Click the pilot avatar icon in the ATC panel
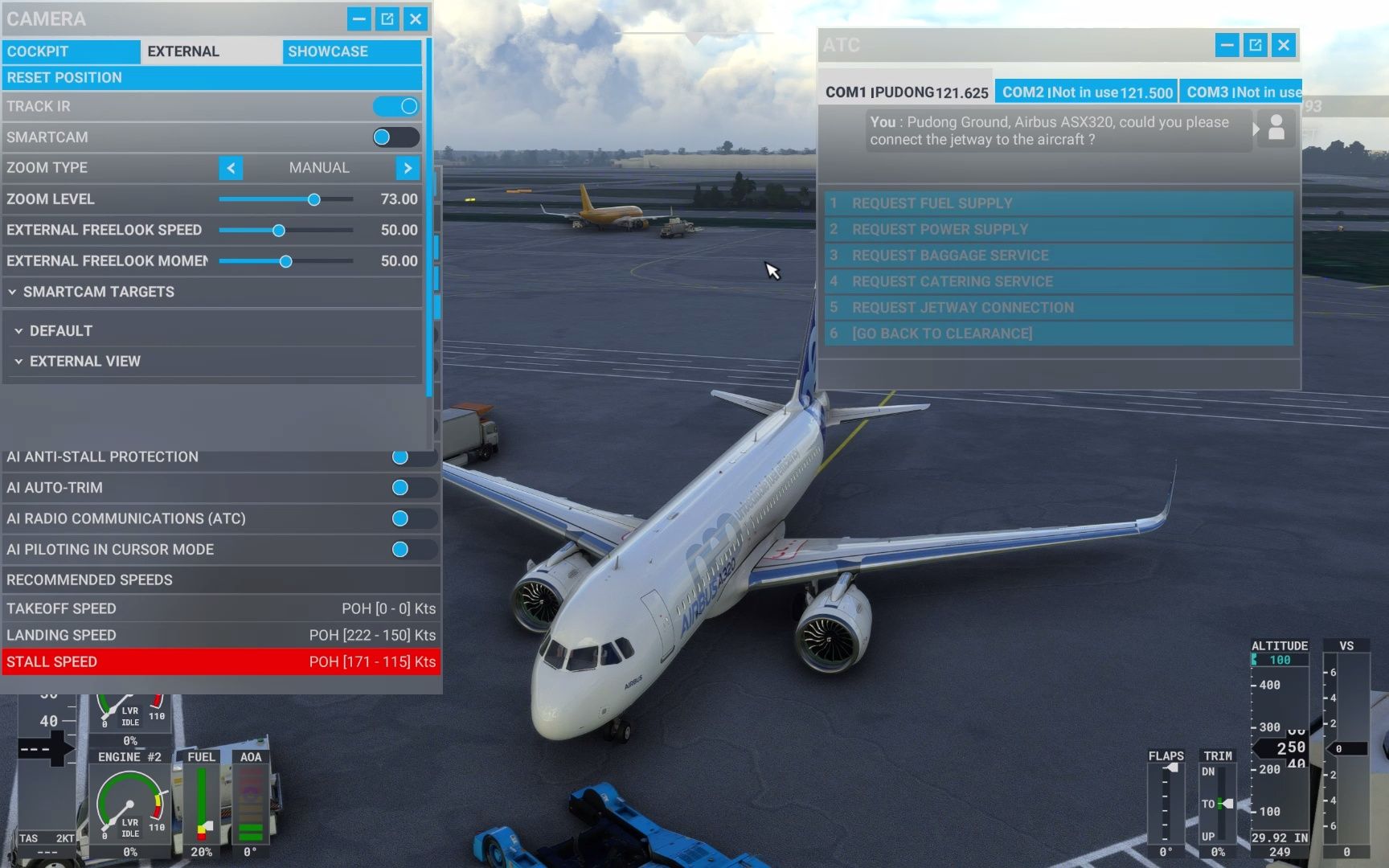 pos(1275,129)
